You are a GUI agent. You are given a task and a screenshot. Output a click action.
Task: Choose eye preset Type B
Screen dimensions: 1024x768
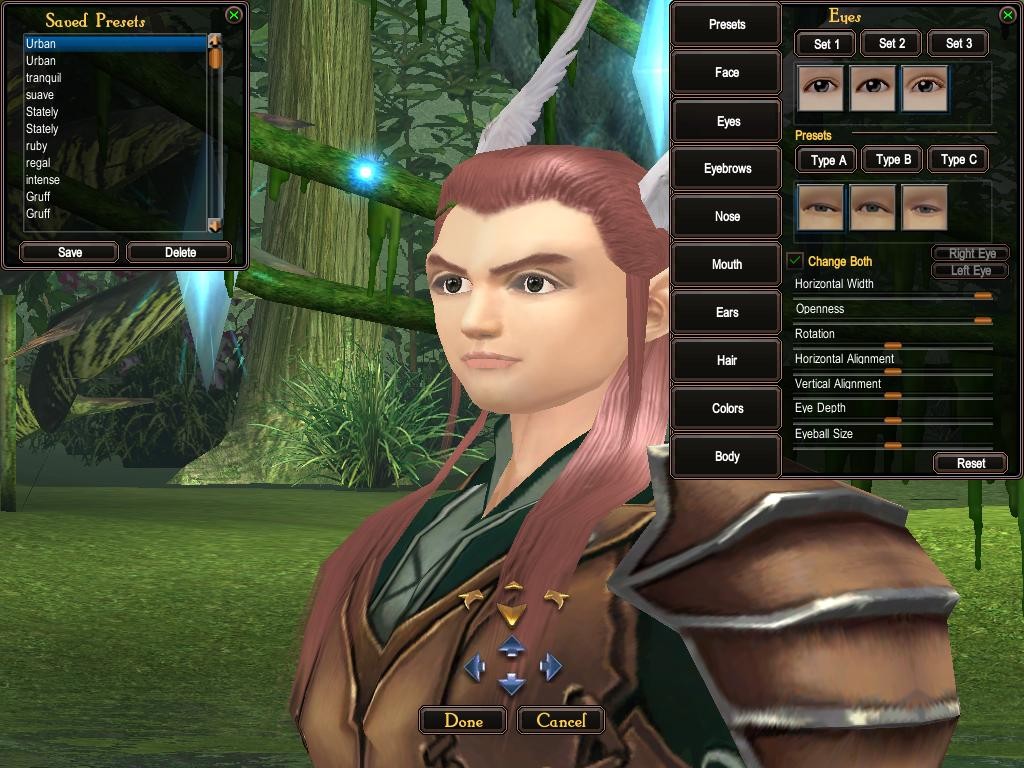(893, 159)
